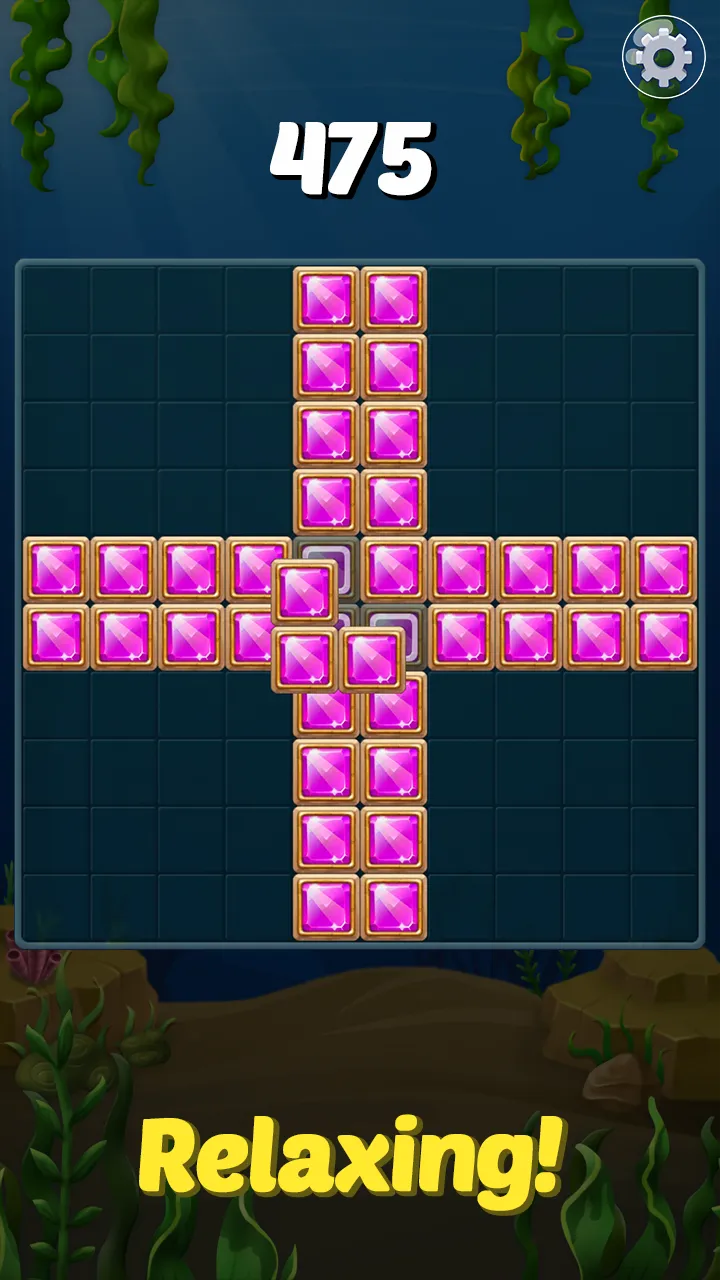Open the settings gear menu
This screenshot has height=1280, width=720.
[663, 57]
